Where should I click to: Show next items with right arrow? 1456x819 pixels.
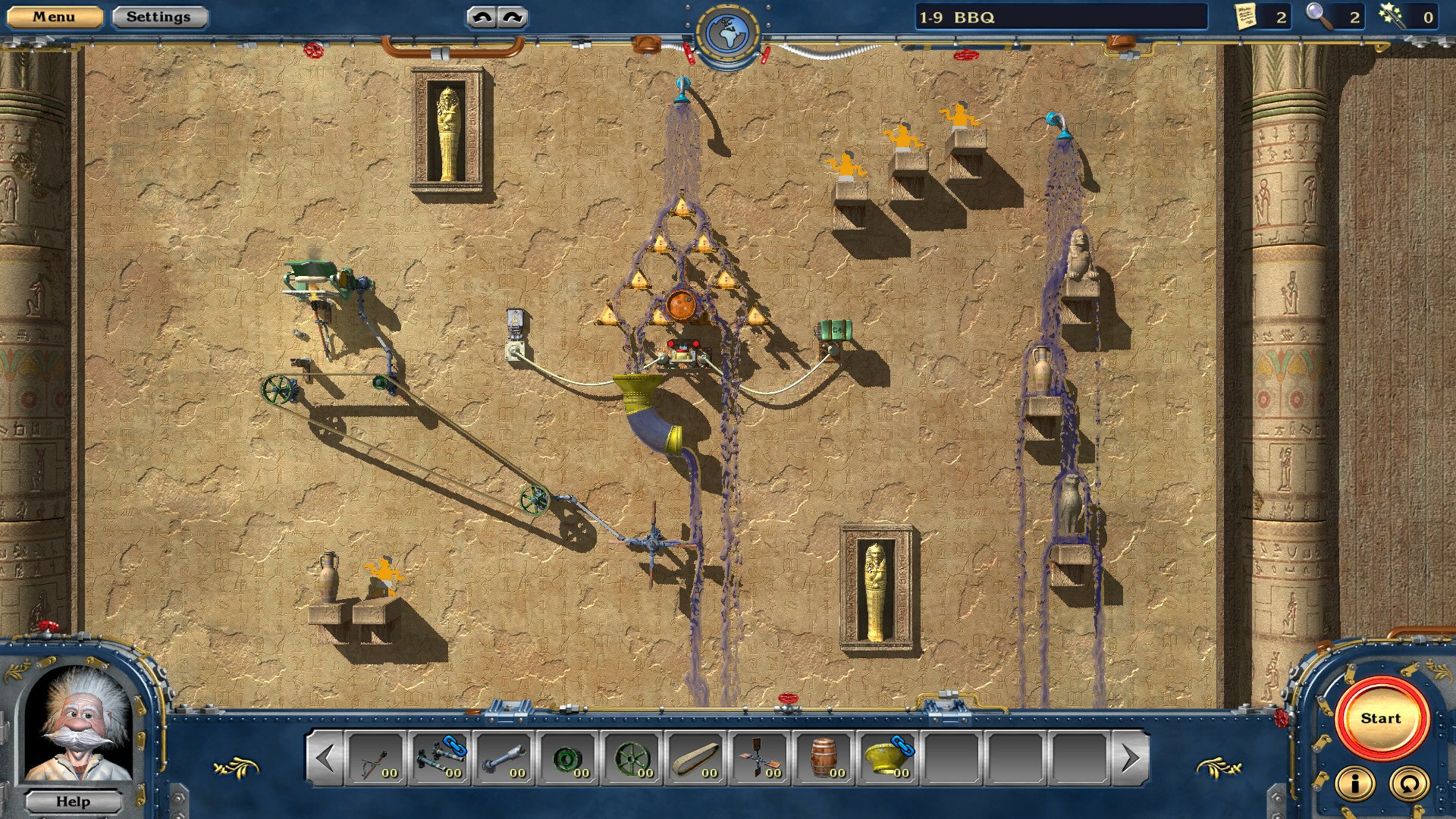coord(1130,758)
